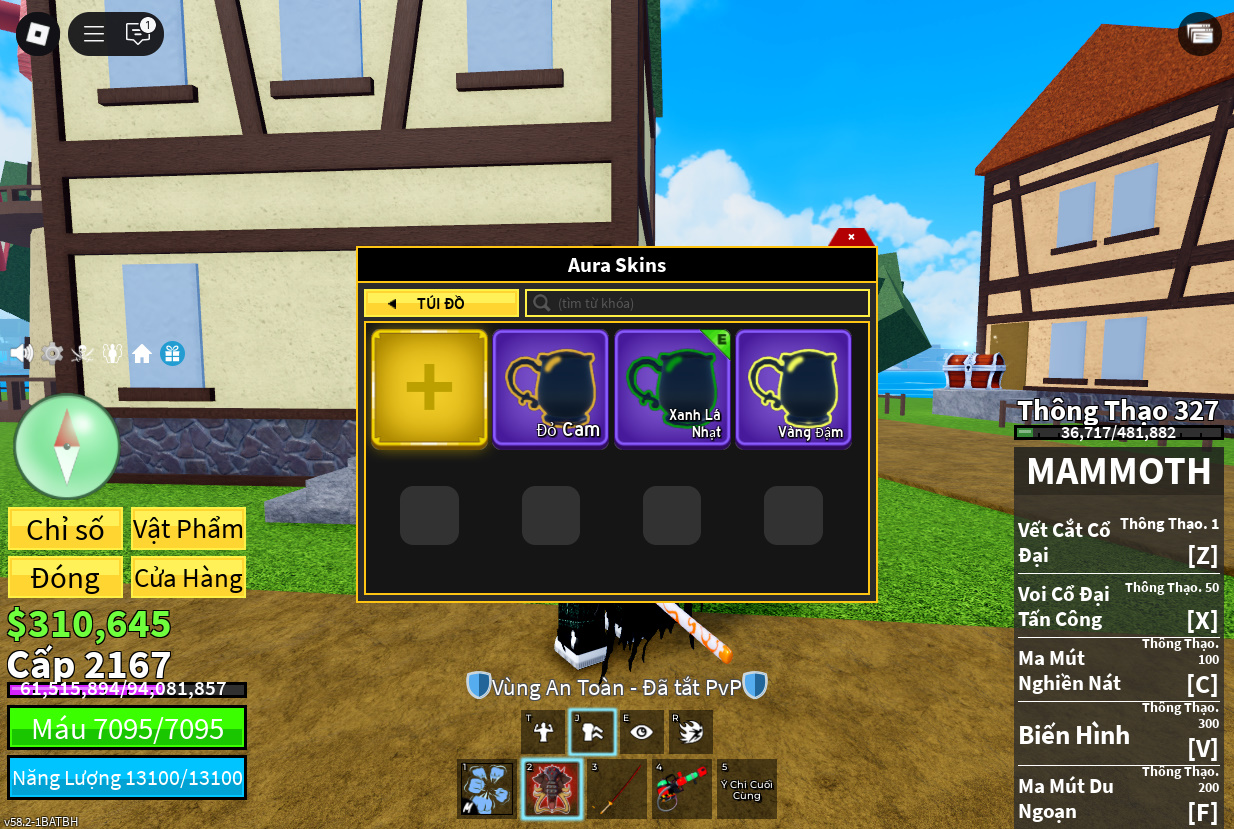Click the Đóng button
The height and width of the screenshot is (829, 1234).
65,578
